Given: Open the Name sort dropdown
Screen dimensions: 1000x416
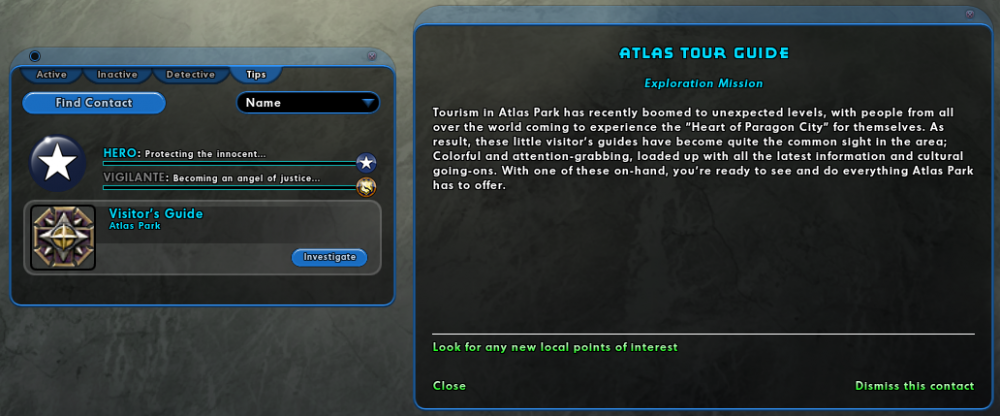Looking at the screenshot, I should [309, 103].
